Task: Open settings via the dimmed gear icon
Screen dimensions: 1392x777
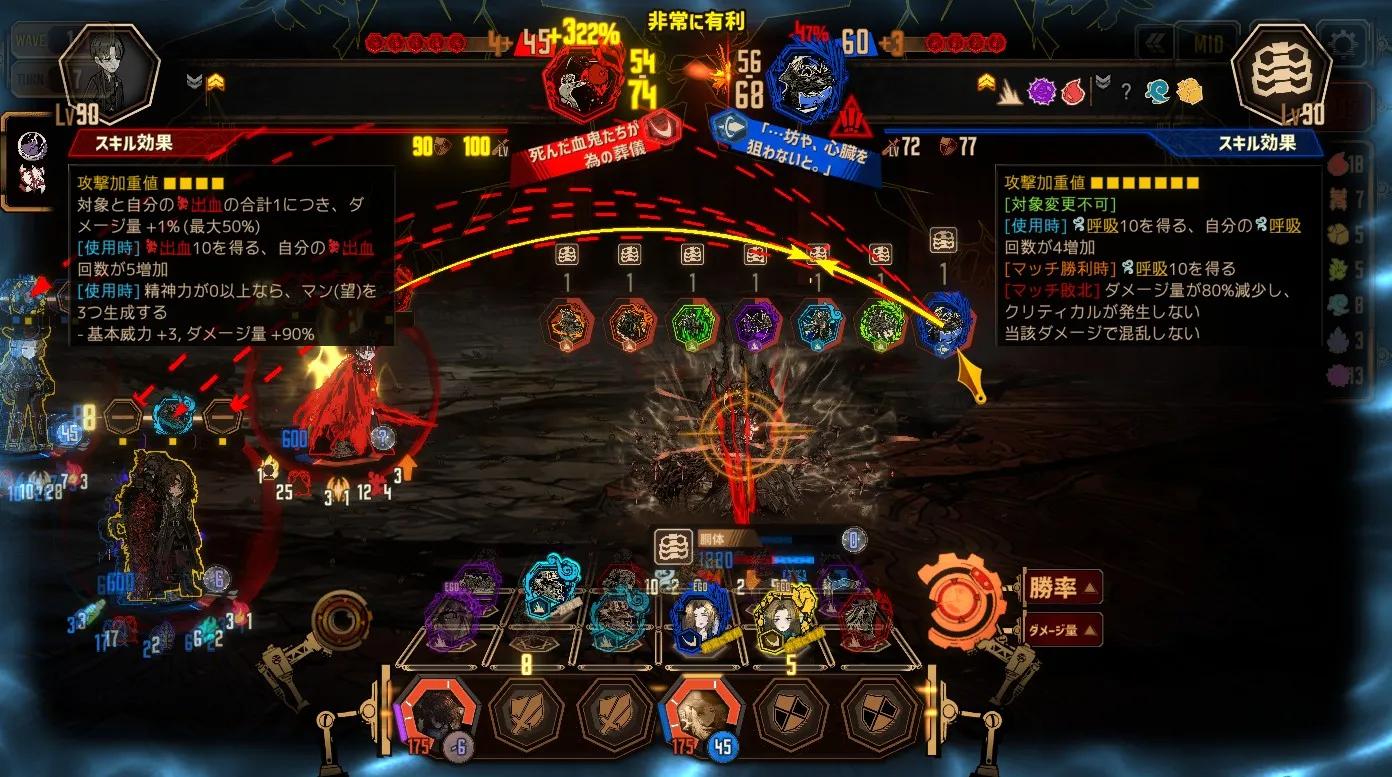Action: pos(1342,42)
